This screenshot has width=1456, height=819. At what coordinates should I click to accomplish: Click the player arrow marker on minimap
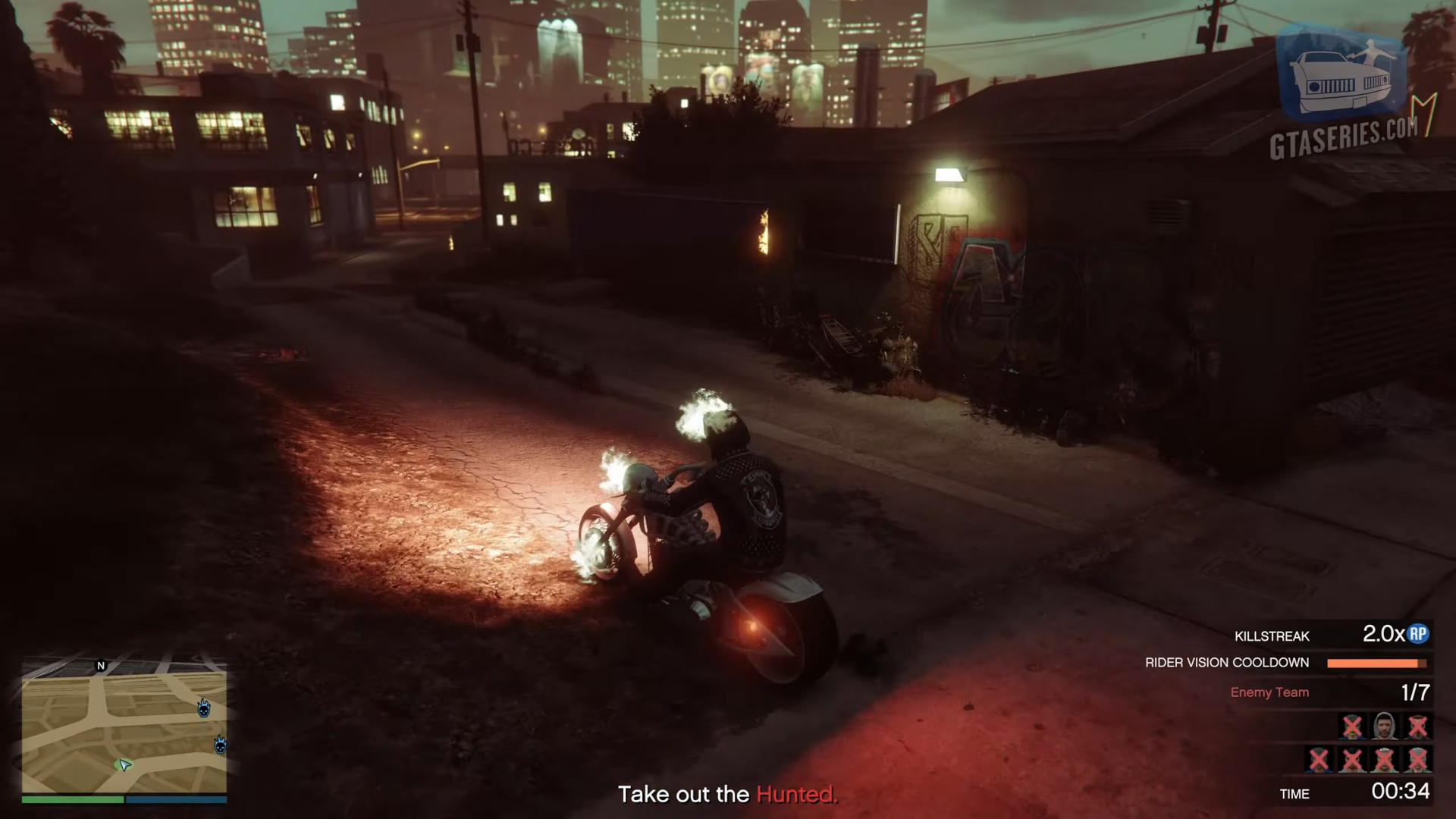[125, 765]
